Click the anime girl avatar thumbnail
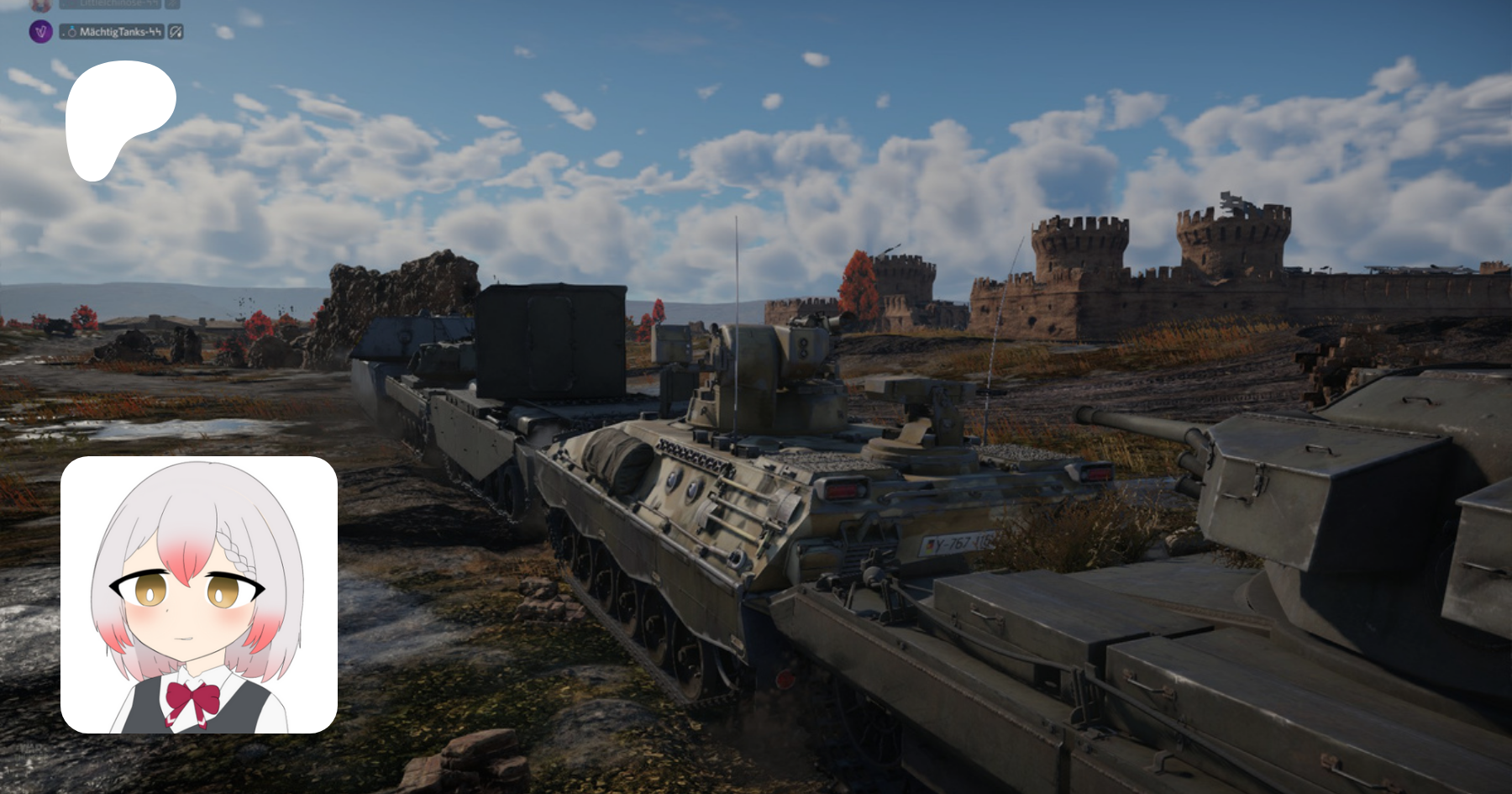 (199, 595)
